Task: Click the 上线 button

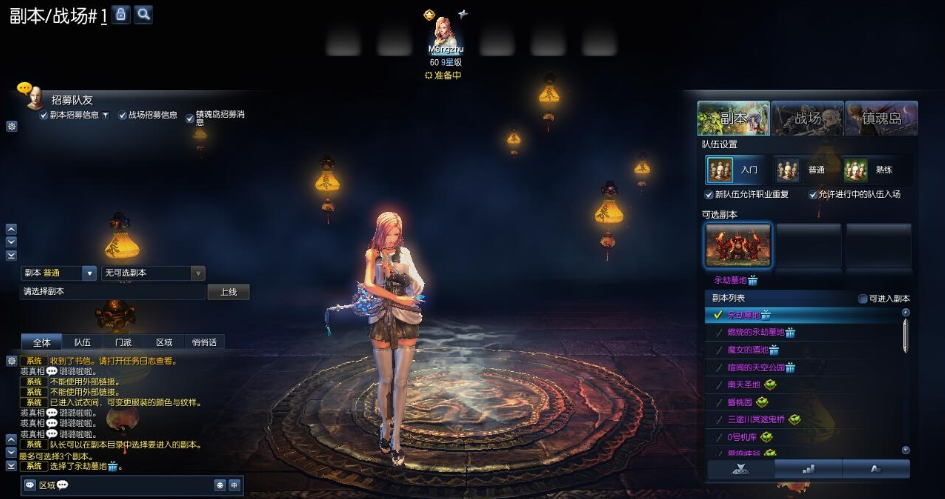Action: pyautogui.click(x=228, y=292)
